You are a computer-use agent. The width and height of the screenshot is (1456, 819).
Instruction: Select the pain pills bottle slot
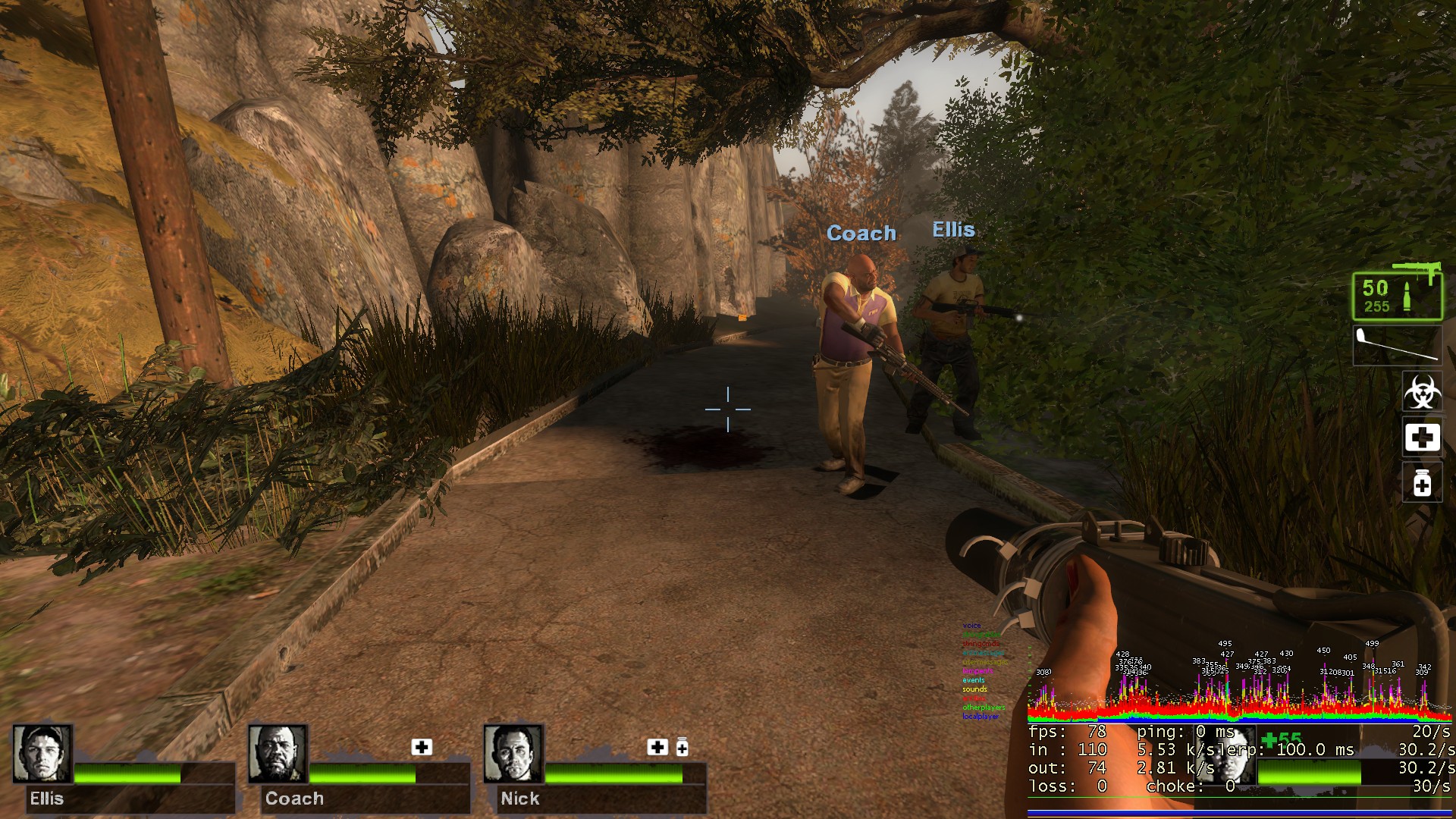coord(1422,483)
